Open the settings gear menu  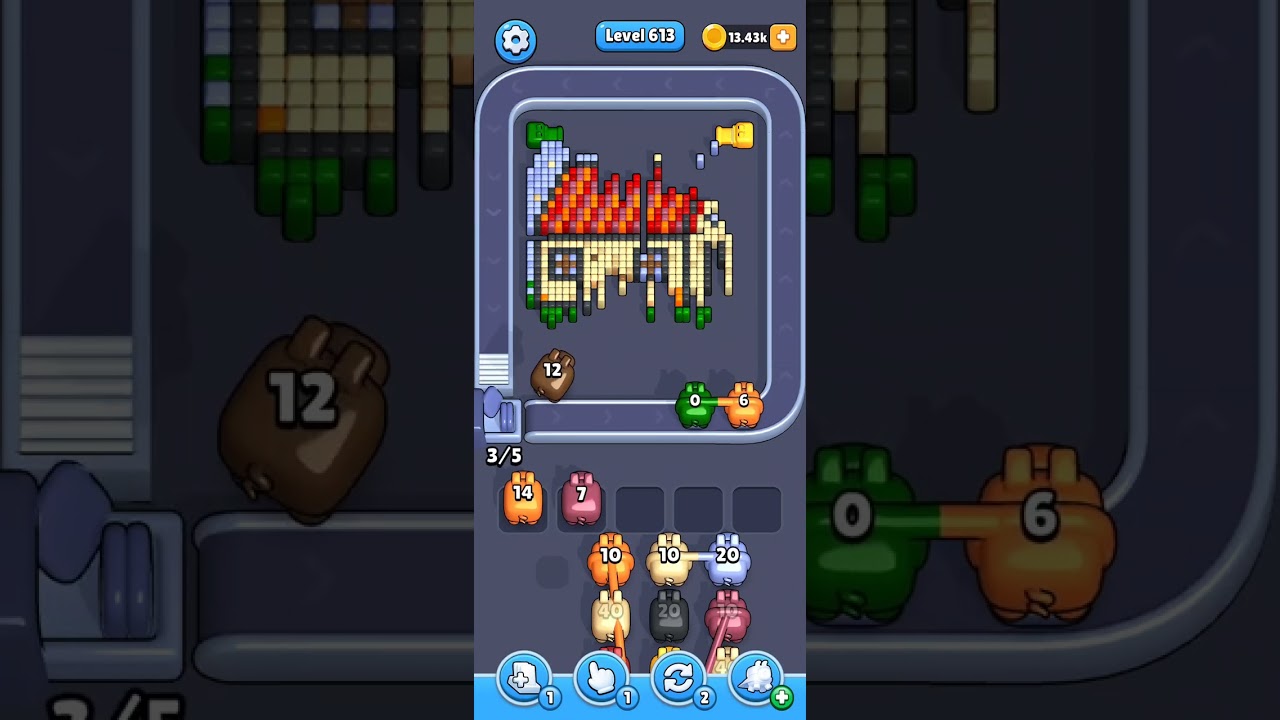516,40
